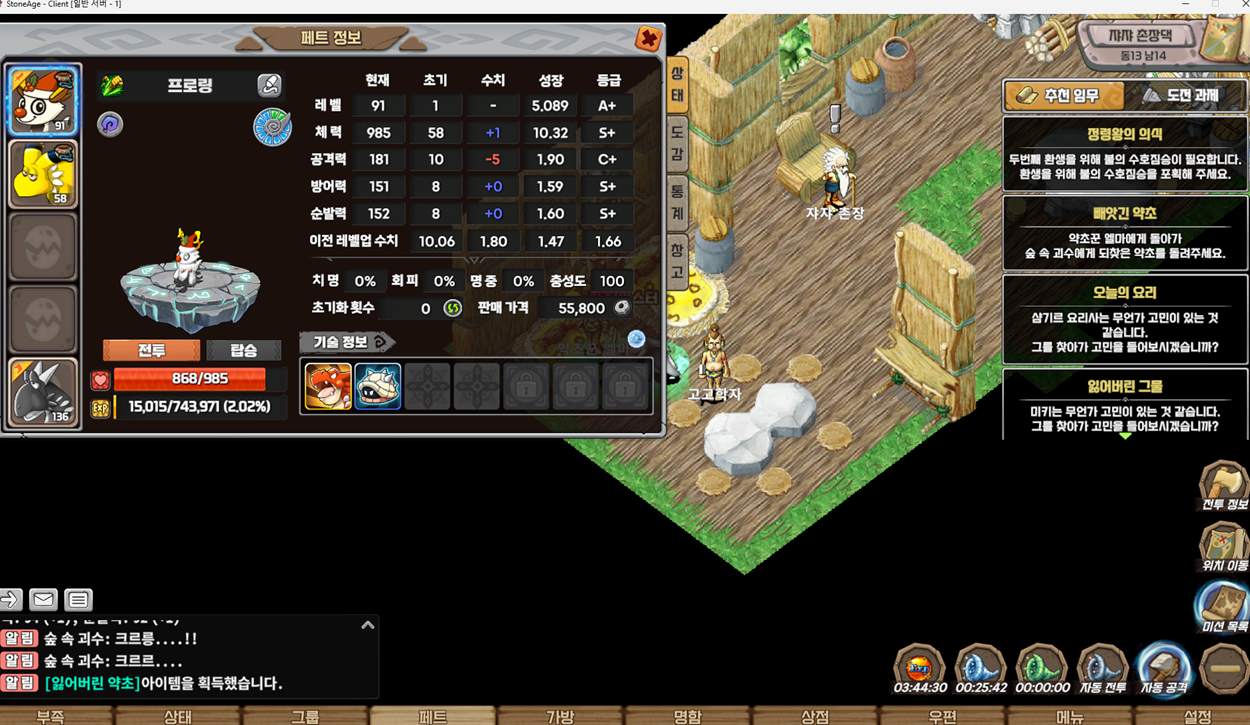Toggle the 자동 전투 auto battle

coord(1102,668)
